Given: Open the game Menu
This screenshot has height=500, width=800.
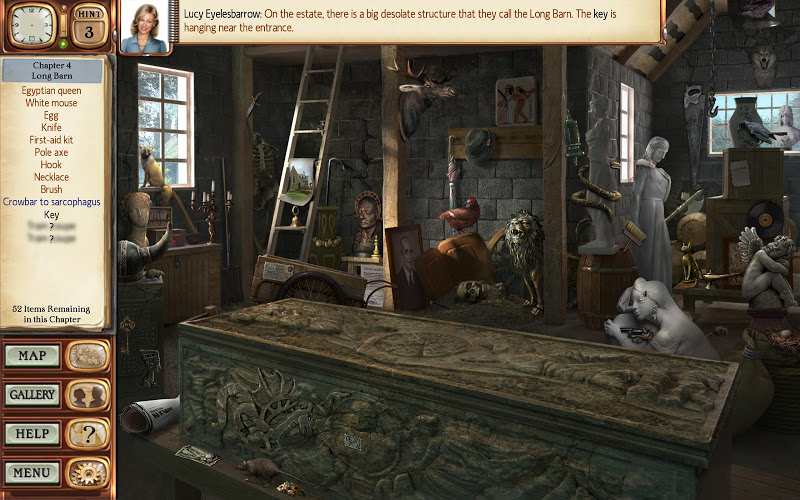Looking at the screenshot, I should coord(32,472).
